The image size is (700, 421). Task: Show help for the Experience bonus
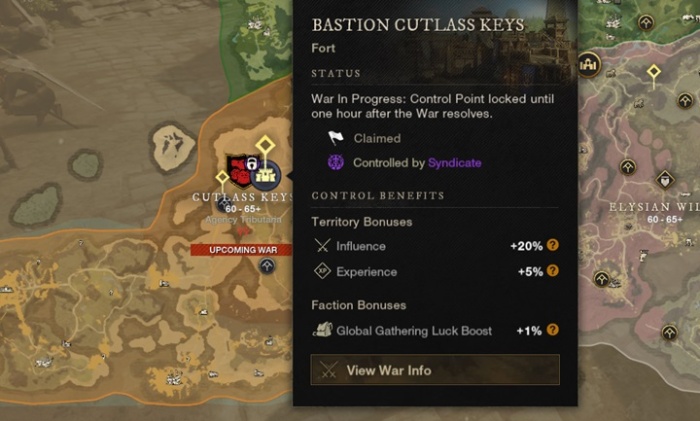[552, 271]
